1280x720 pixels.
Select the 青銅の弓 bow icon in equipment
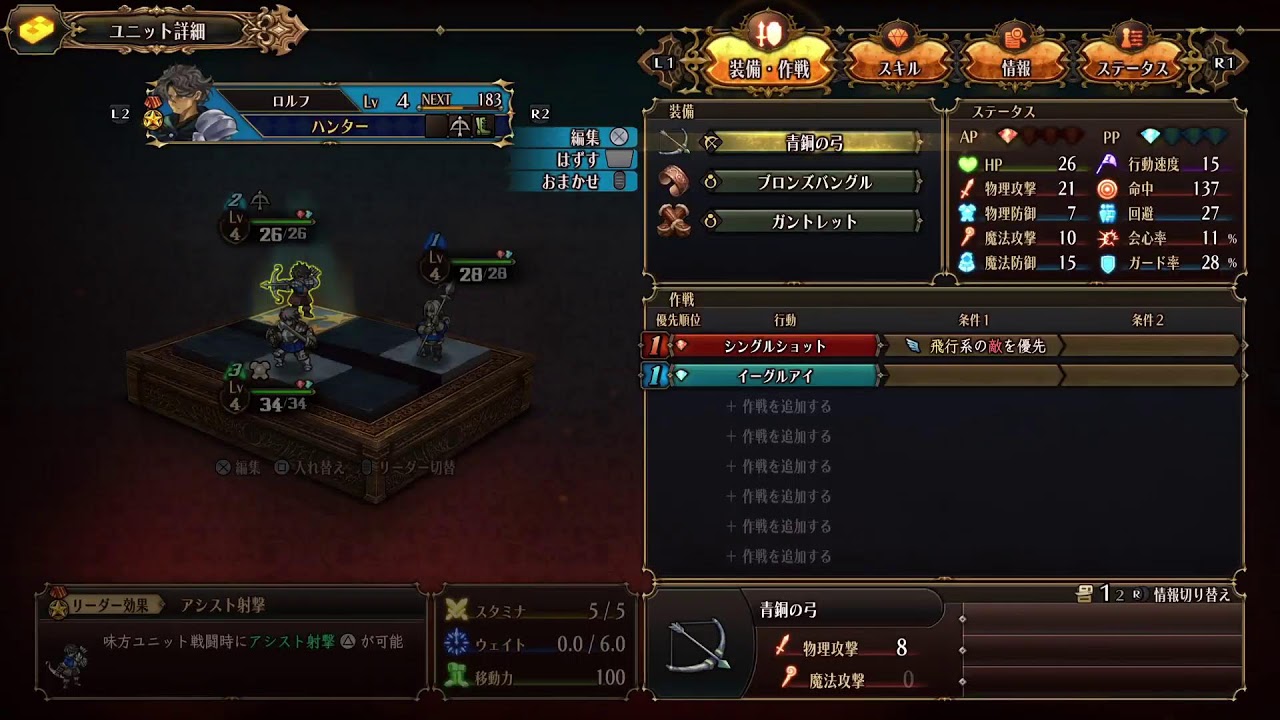click(676, 144)
